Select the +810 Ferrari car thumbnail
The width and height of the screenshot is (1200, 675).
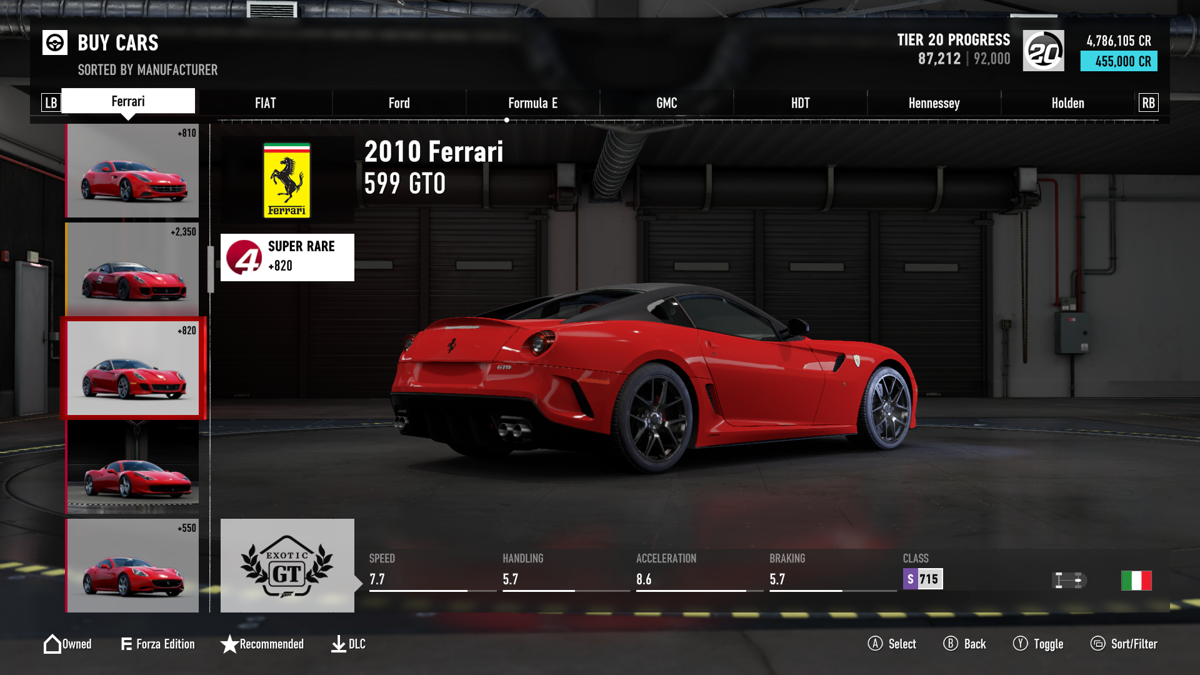click(132, 171)
